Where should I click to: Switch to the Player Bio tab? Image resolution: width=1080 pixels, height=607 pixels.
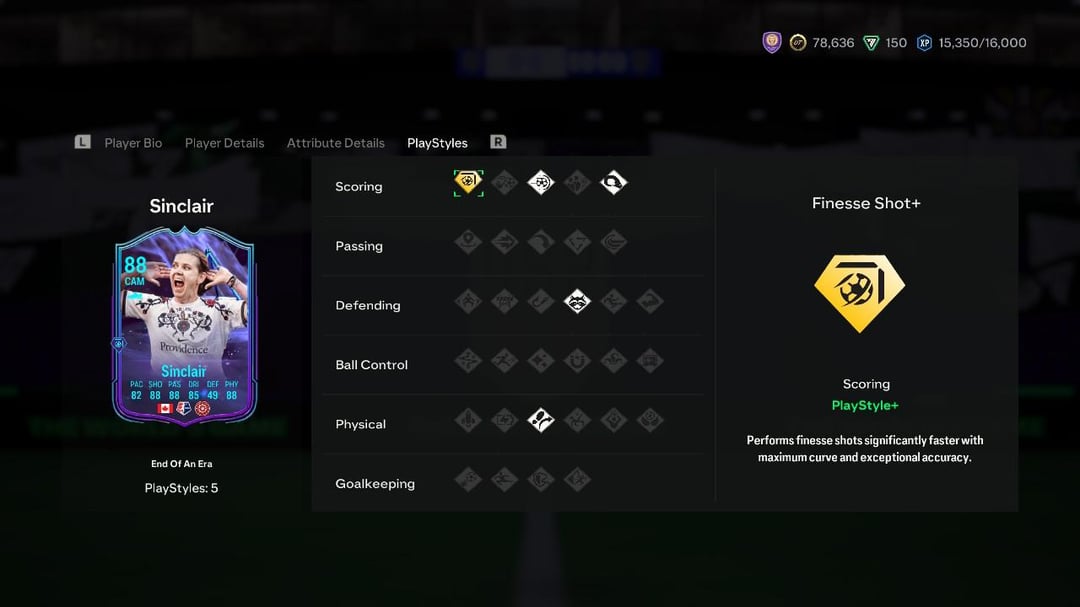pos(133,143)
